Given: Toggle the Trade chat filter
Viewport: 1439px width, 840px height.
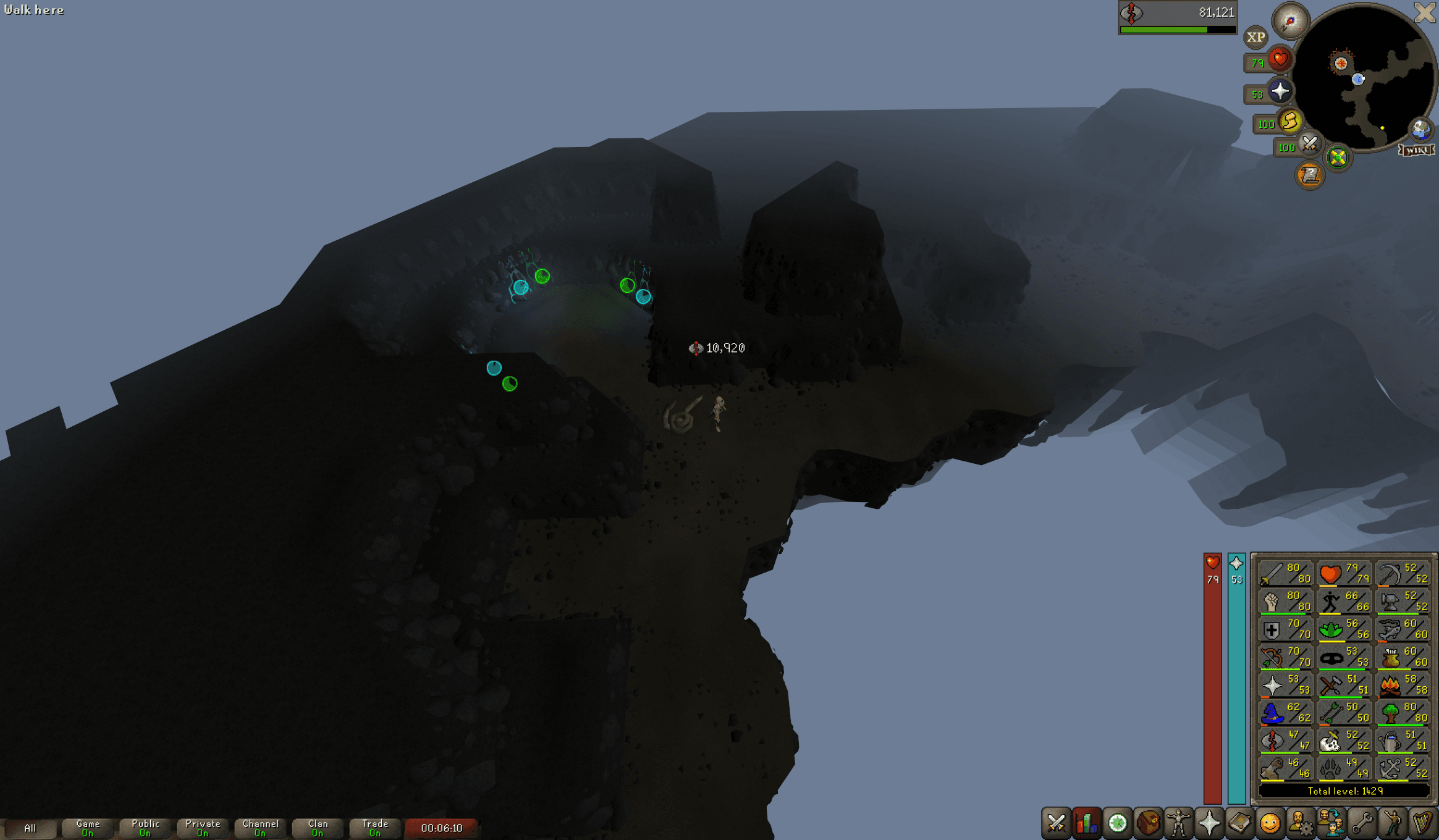Looking at the screenshot, I should pos(374,828).
